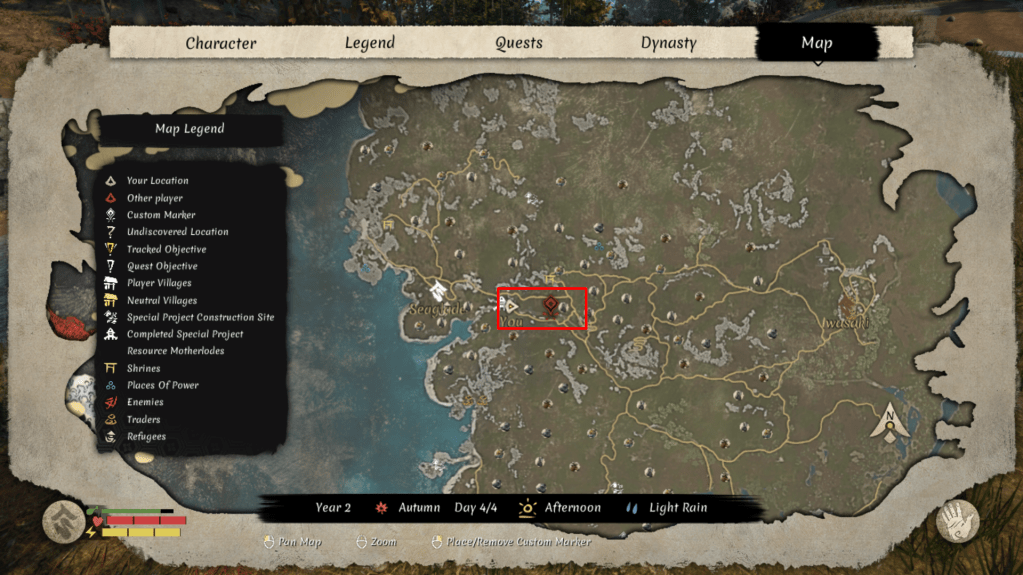The image size is (1023, 575).
Task: Select the Iwasaki village on the map
Action: pos(852,305)
